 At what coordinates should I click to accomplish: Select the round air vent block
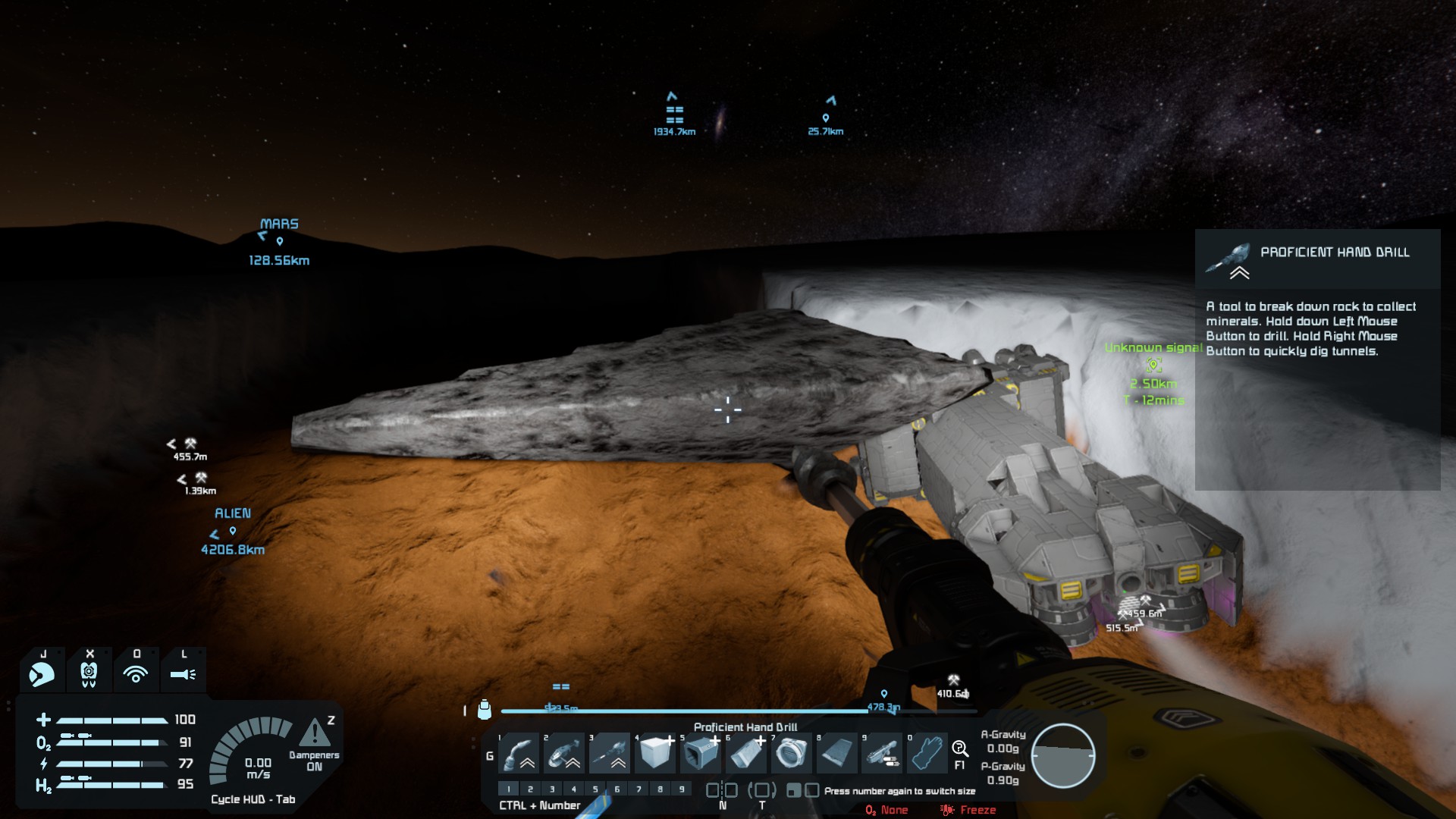[x=792, y=754]
